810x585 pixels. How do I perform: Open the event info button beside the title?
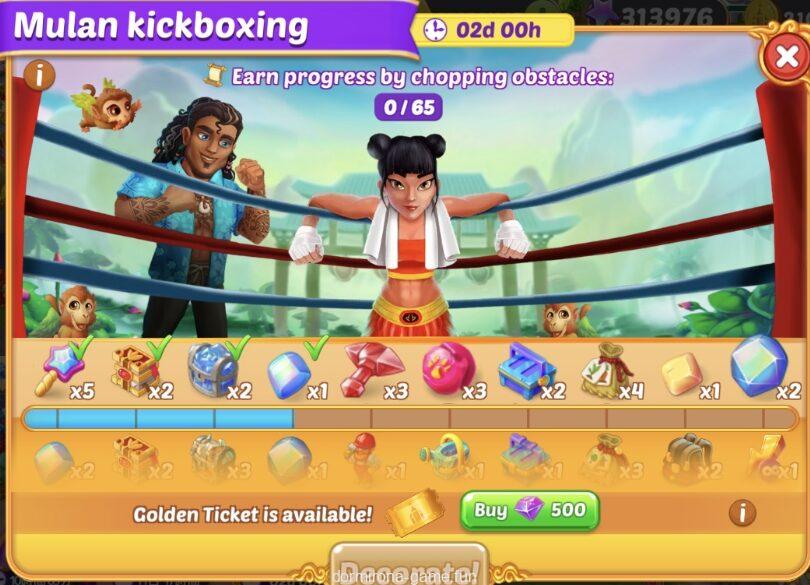pos(39,74)
